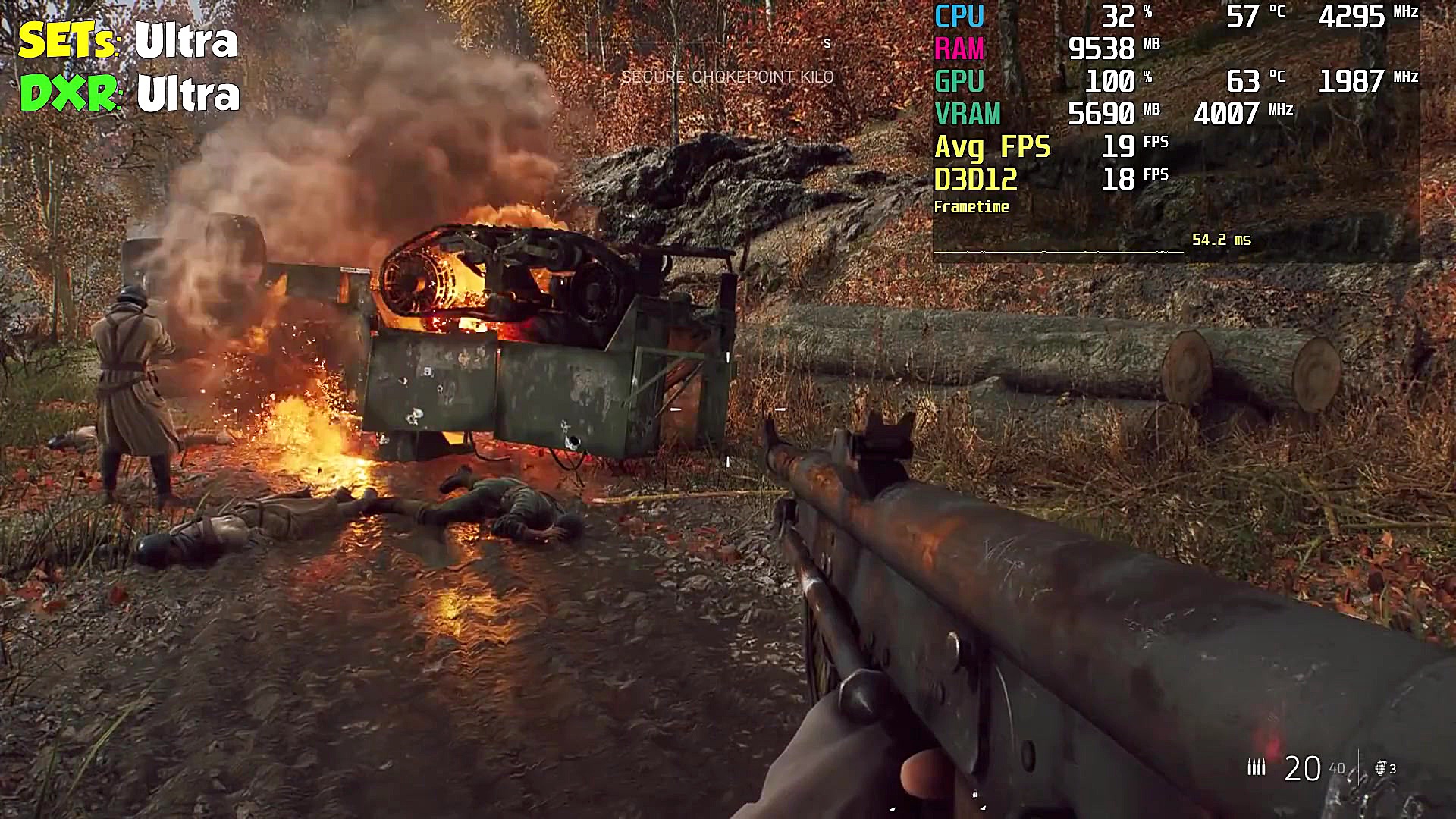Screen dimensions: 1456x819
Task: Click the GPU label in the overlay
Action: (x=960, y=82)
